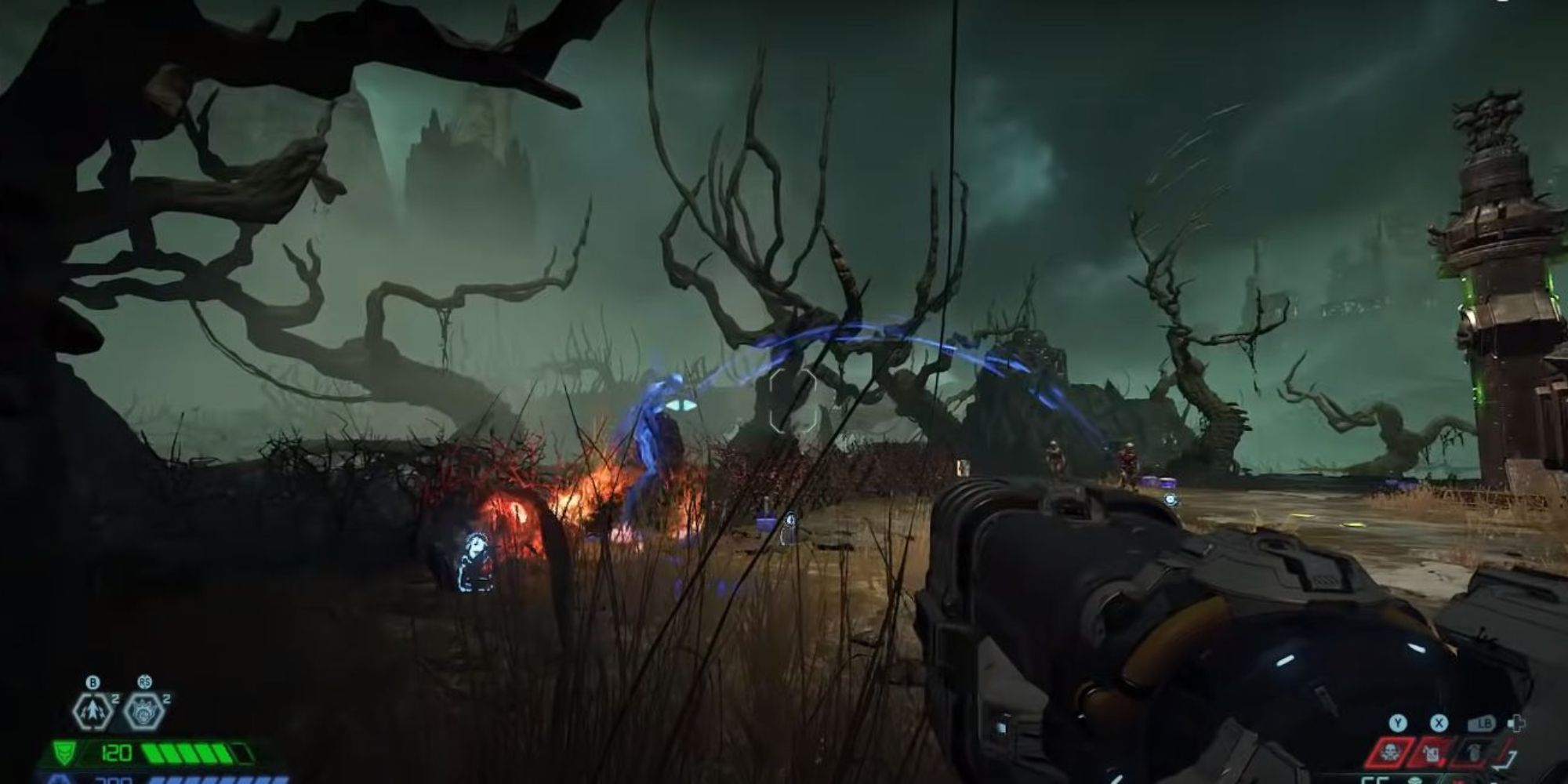The width and height of the screenshot is (1568, 784).
Task: Select the dash arrow equipment hexagon icon
Action: tap(92, 712)
